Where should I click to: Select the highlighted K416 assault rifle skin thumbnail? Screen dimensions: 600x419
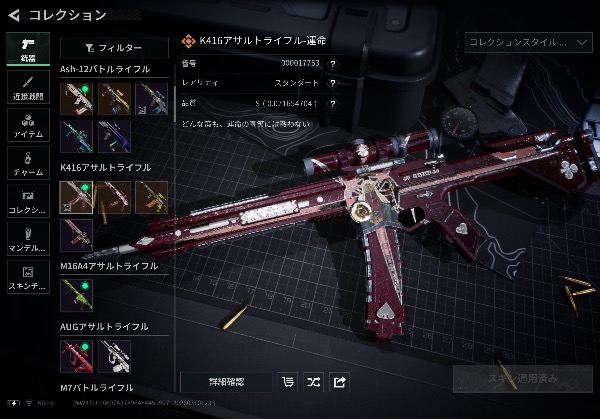(77, 196)
